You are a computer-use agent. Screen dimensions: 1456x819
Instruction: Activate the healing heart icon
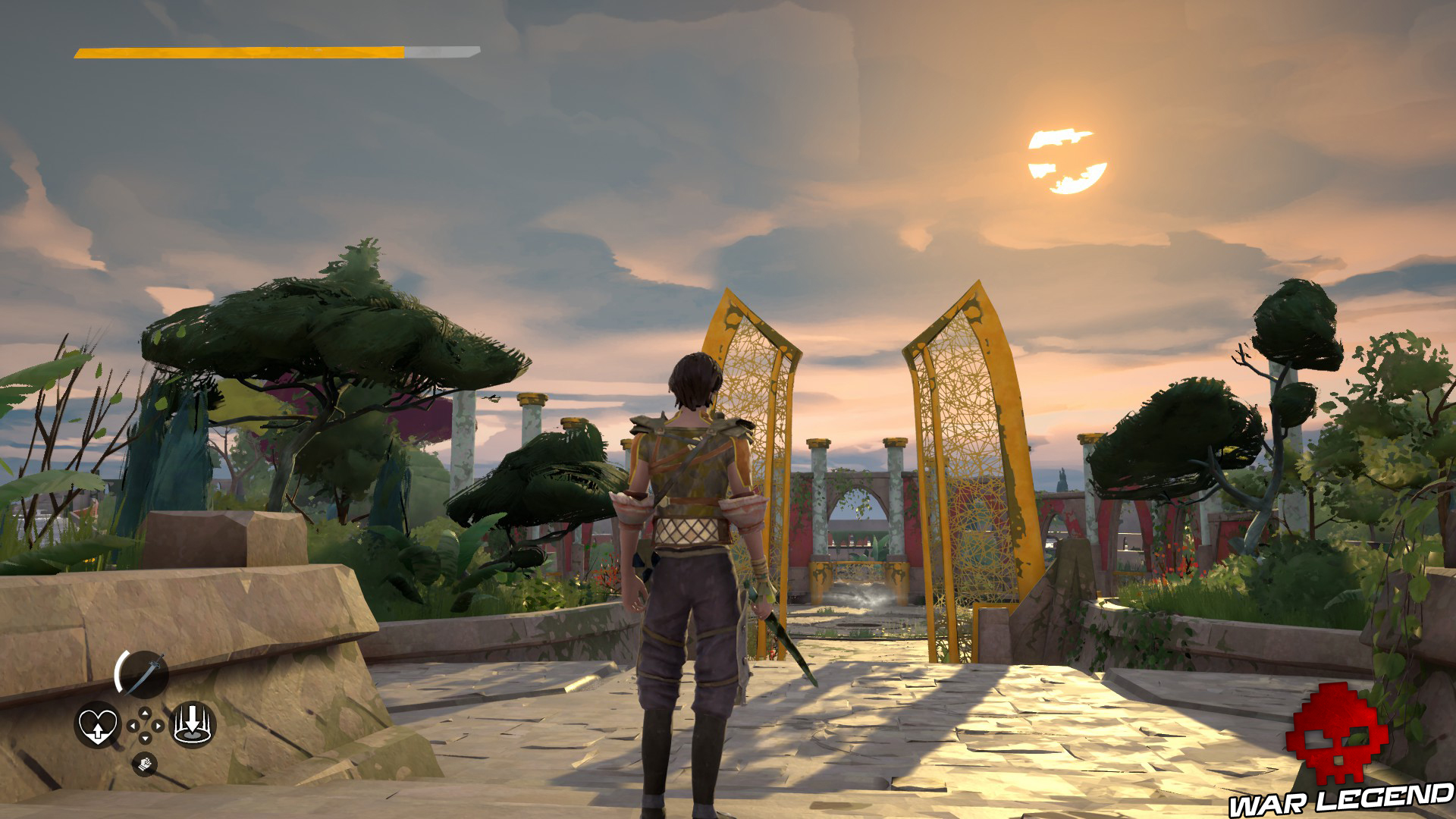pos(98,725)
